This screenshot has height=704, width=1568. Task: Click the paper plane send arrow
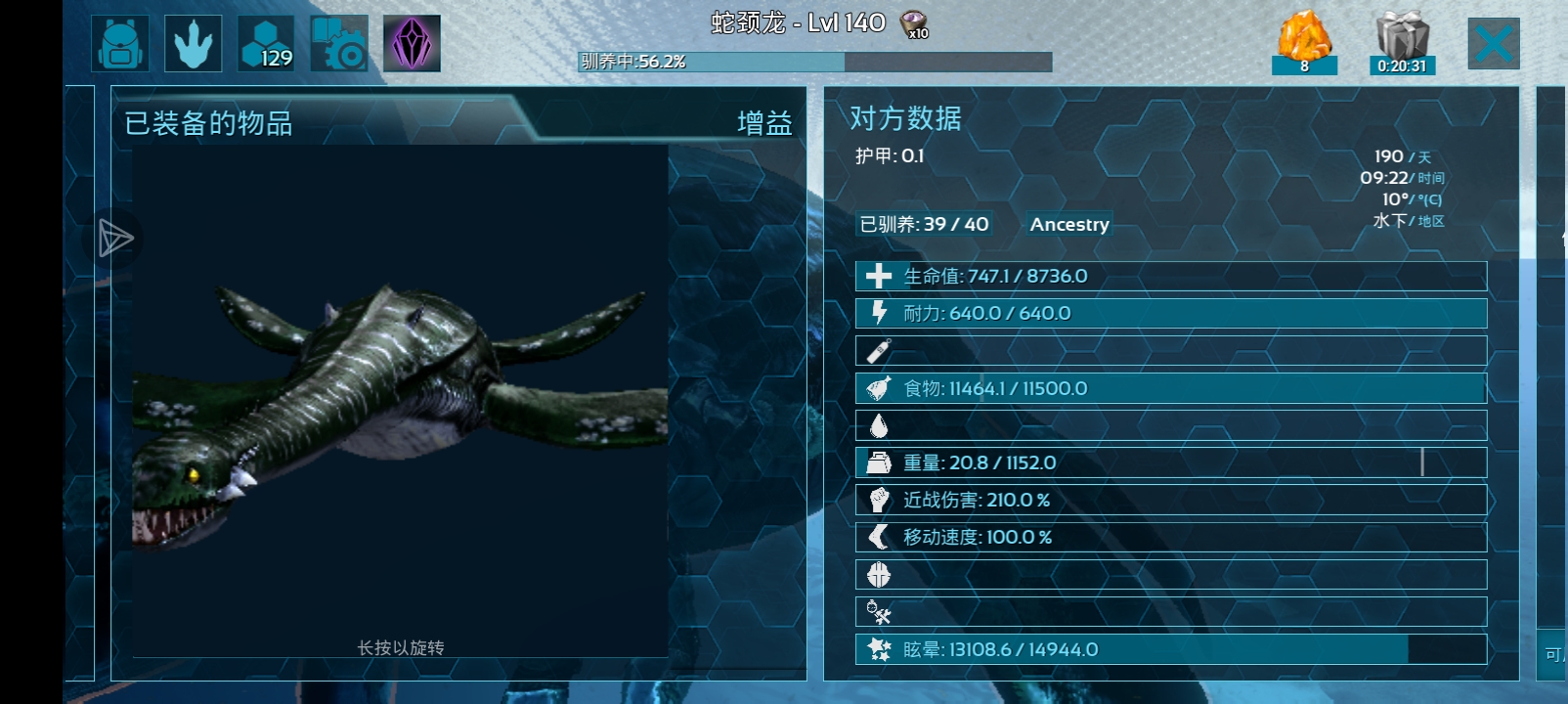[x=115, y=239]
